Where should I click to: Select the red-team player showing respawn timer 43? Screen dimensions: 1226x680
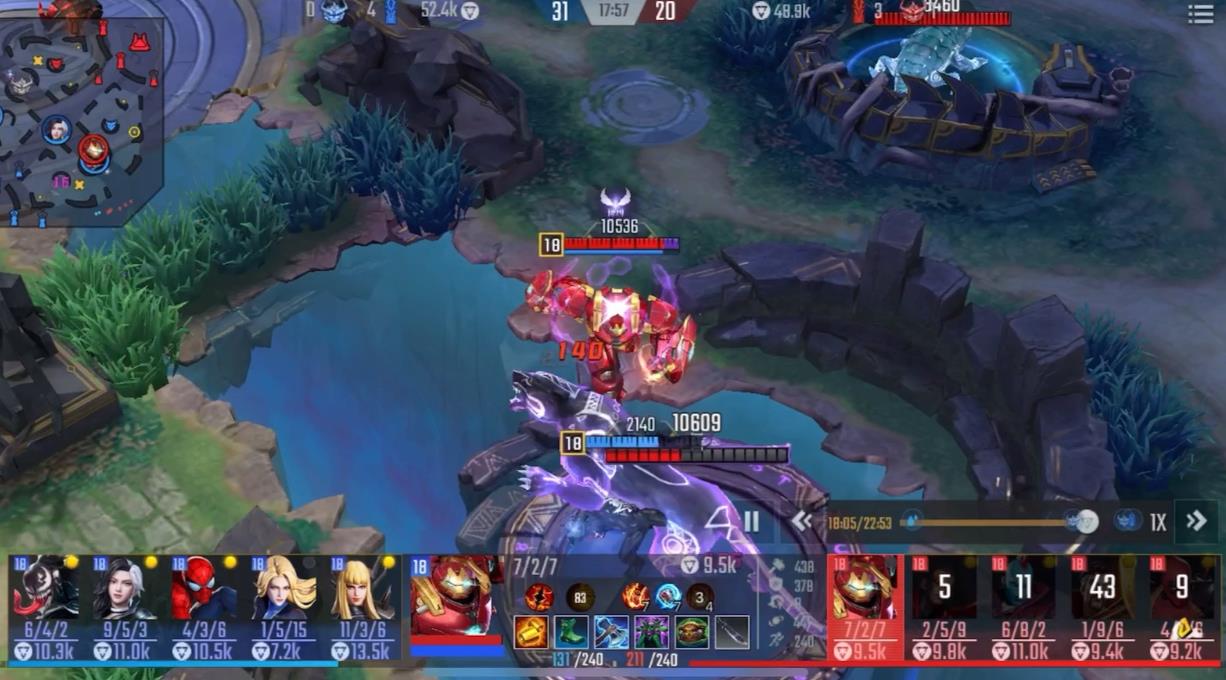[x=1102, y=590]
